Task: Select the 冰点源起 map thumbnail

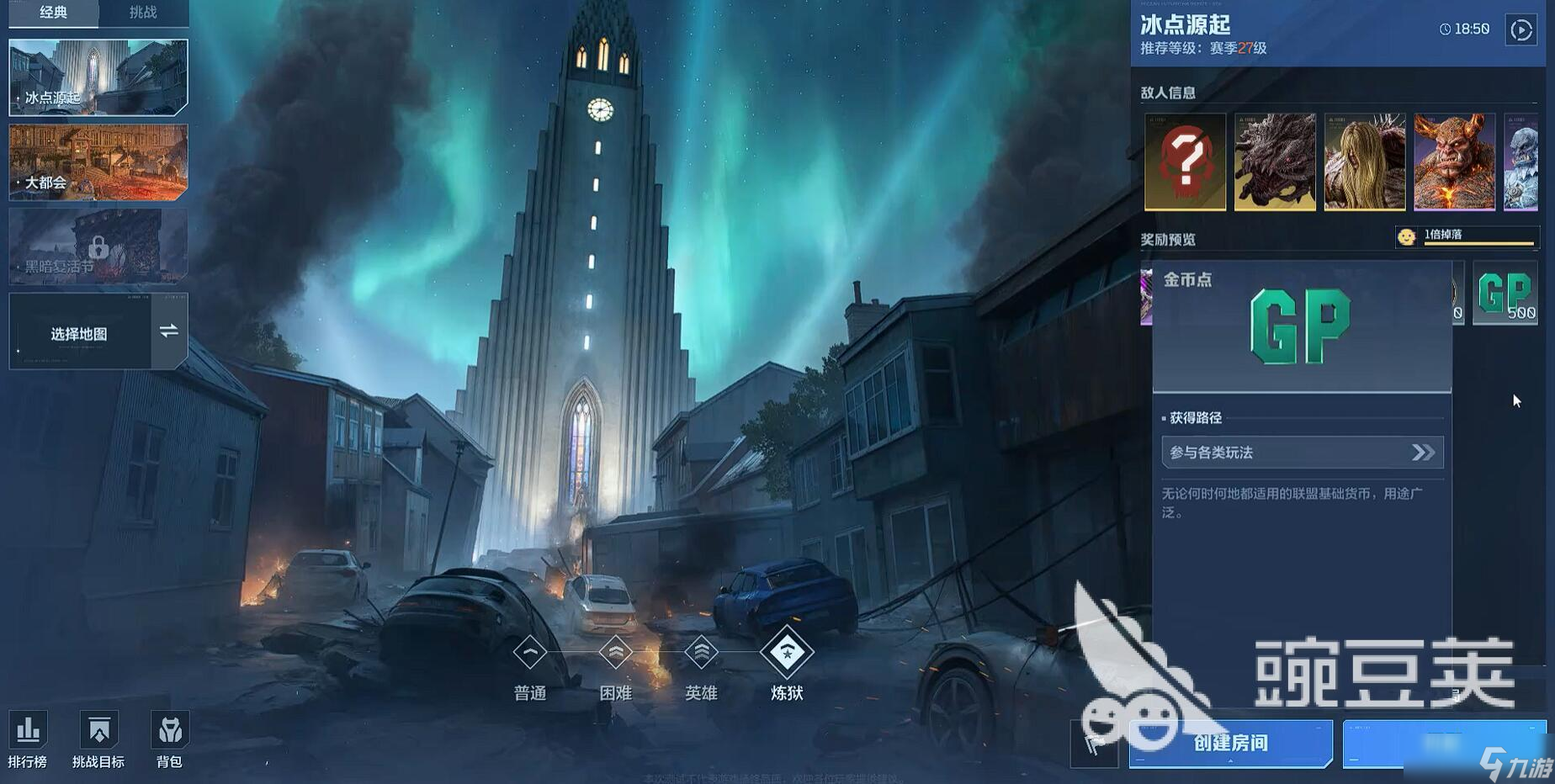Action: coord(98,77)
